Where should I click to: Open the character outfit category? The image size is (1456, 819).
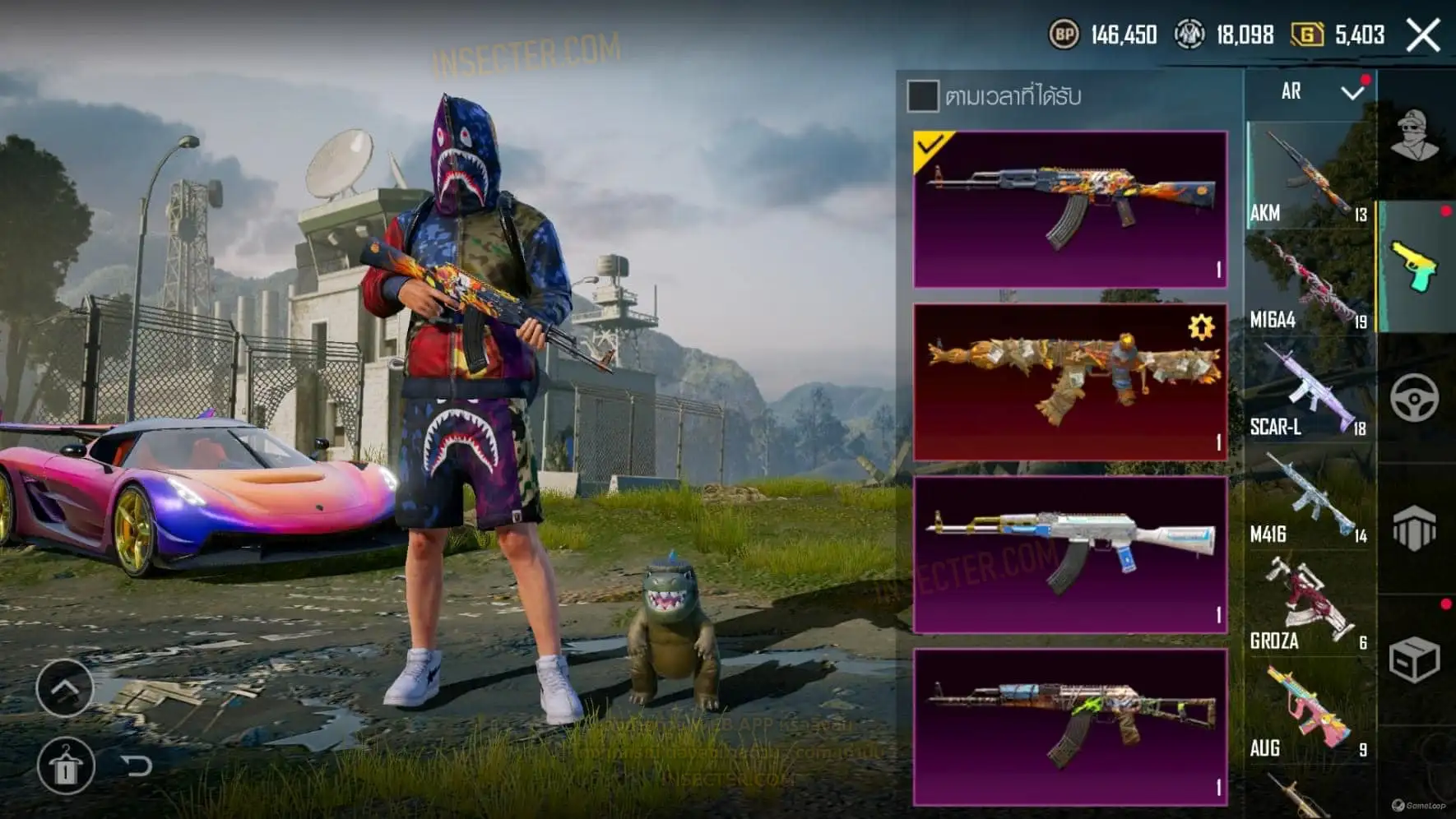(1414, 135)
